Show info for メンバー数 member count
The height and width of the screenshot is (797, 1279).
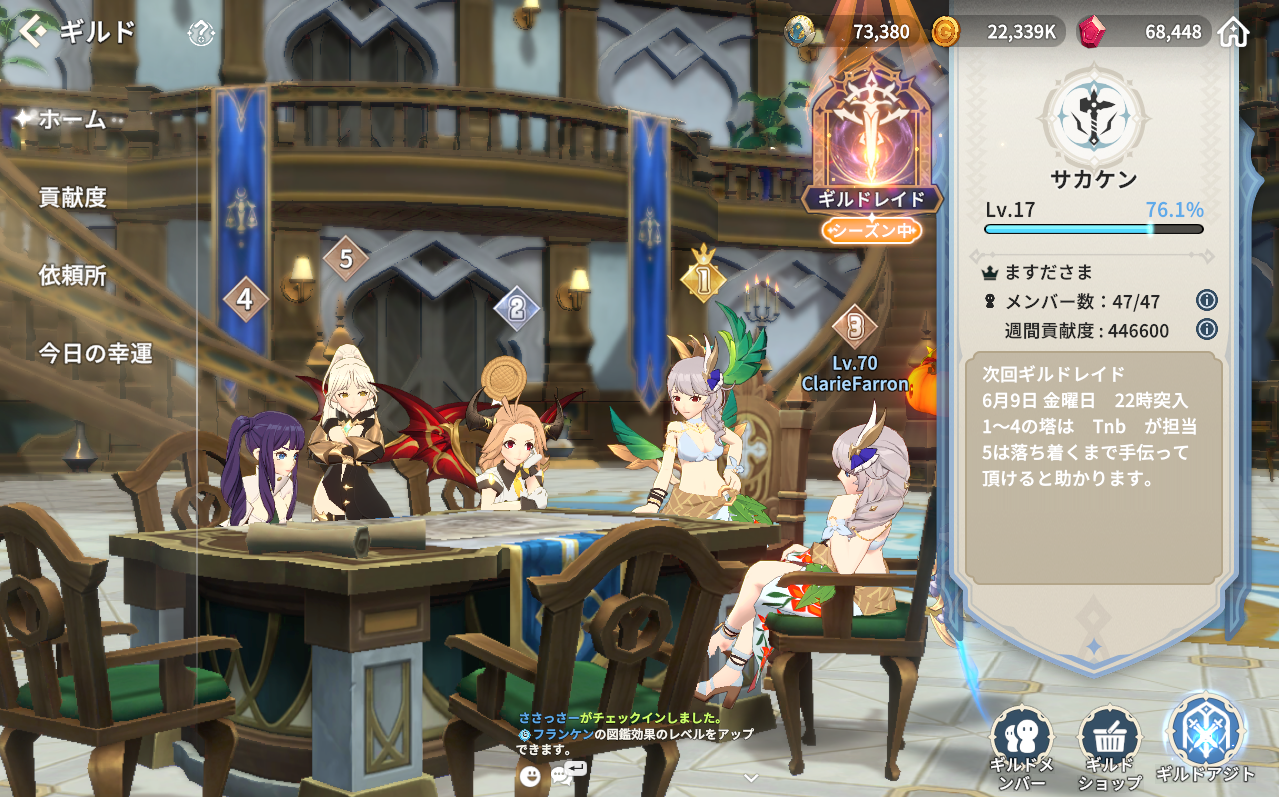click(x=1206, y=300)
